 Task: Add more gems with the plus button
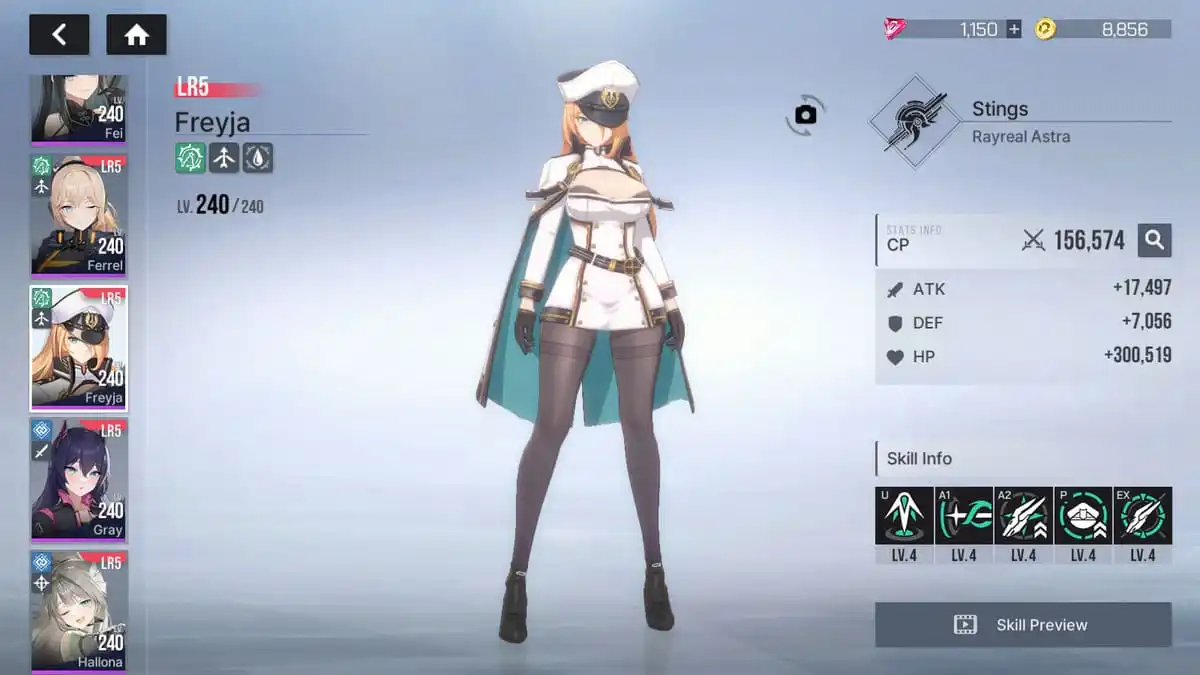[1014, 29]
